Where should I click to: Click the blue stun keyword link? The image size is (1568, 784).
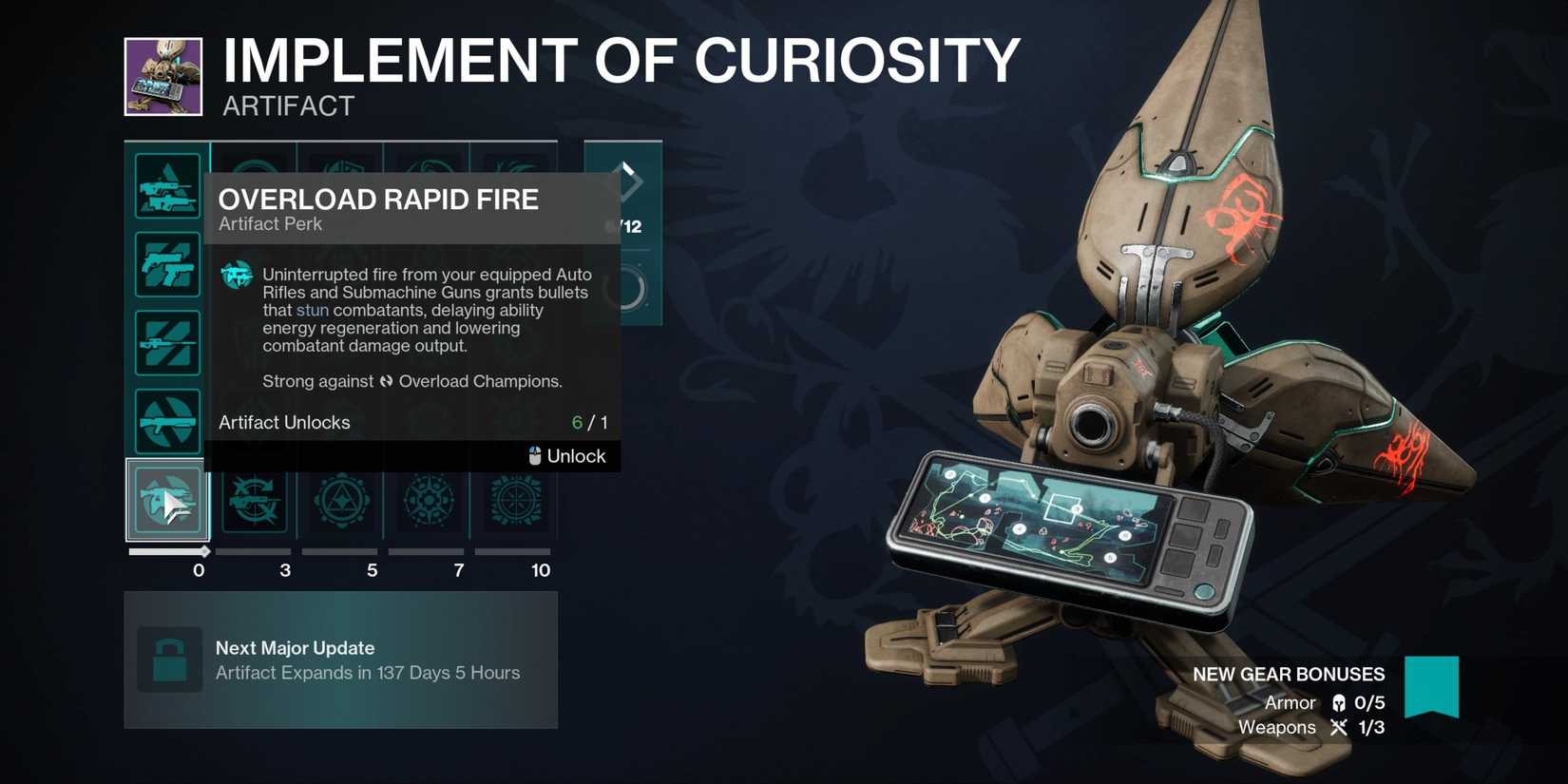pos(314,310)
